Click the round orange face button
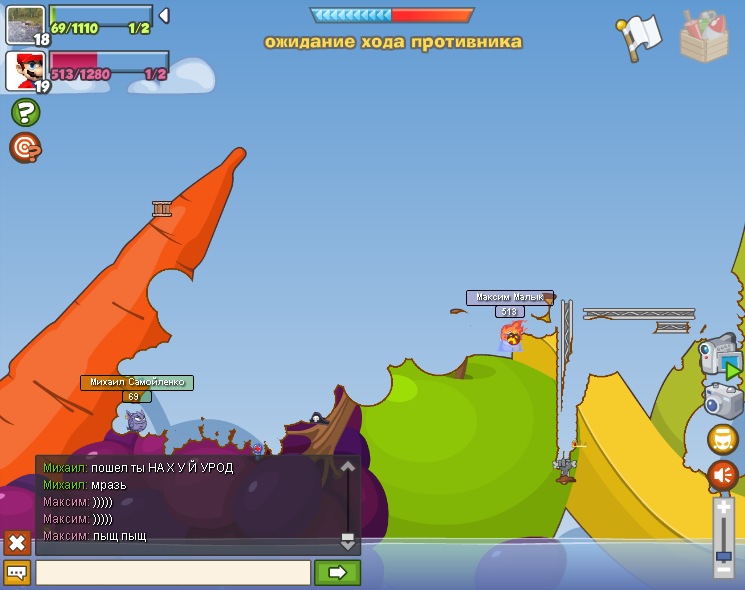This screenshot has width=745, height=590. point(723,439)
